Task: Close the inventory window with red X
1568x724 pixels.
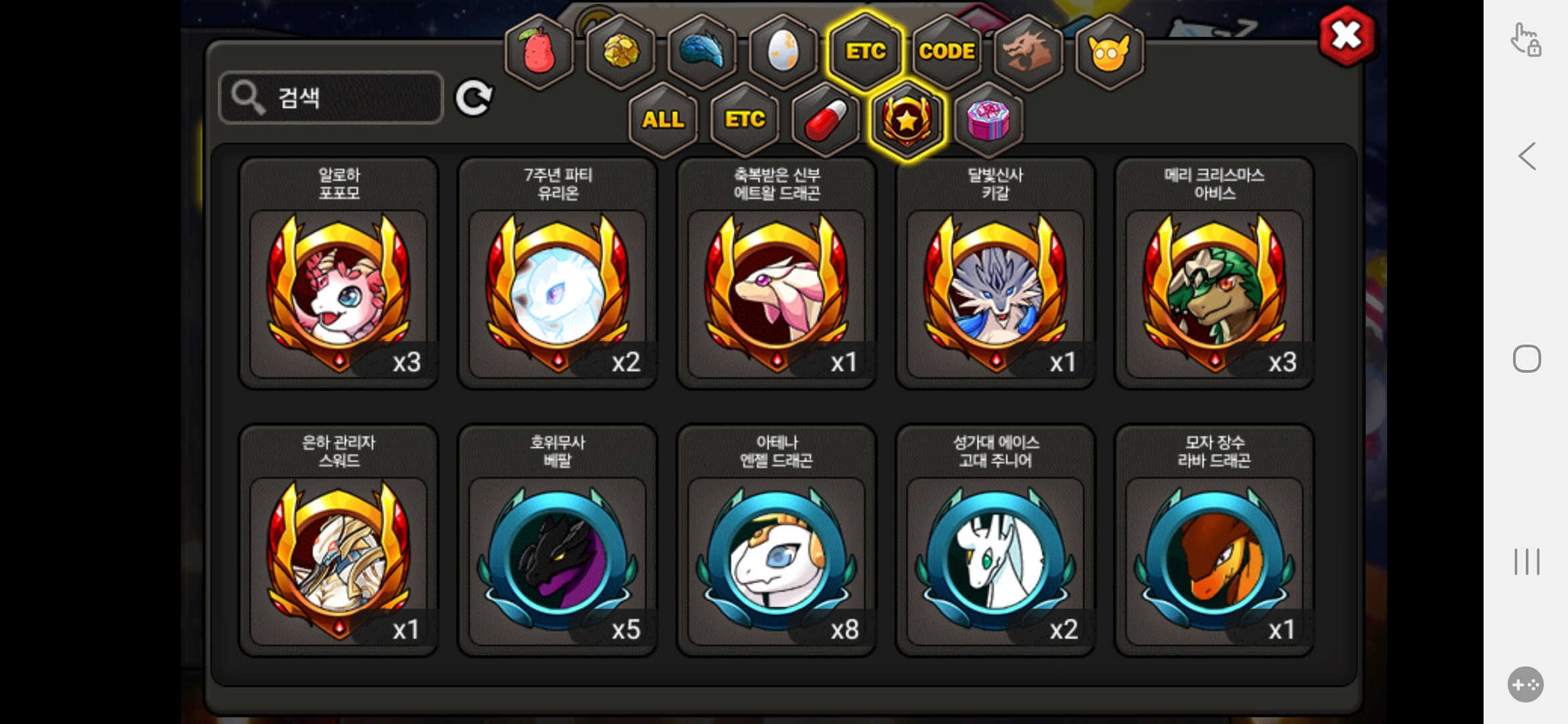Action: [x=1346, y=36]
